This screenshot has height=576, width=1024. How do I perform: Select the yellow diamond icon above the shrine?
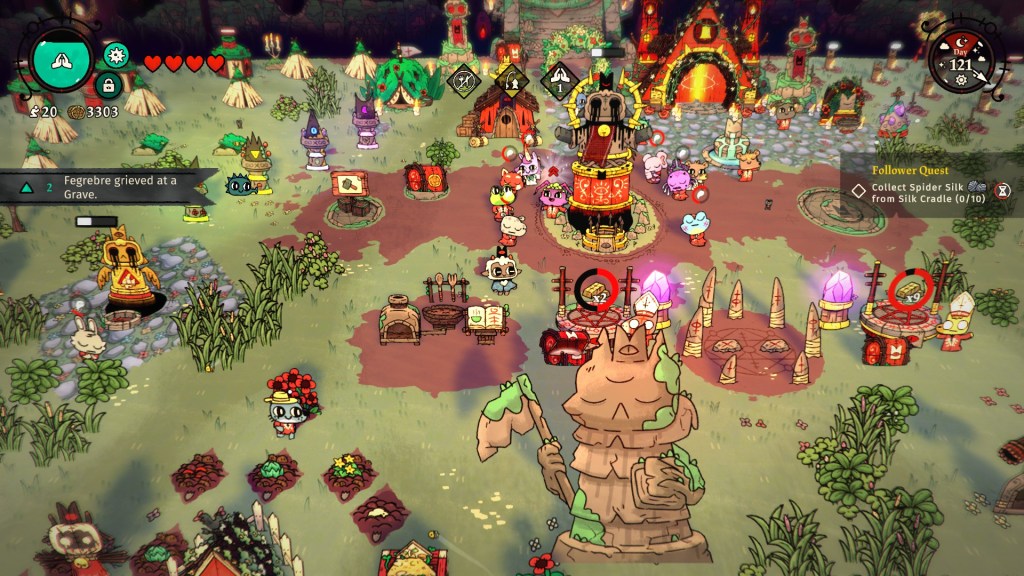coord(510,80)
